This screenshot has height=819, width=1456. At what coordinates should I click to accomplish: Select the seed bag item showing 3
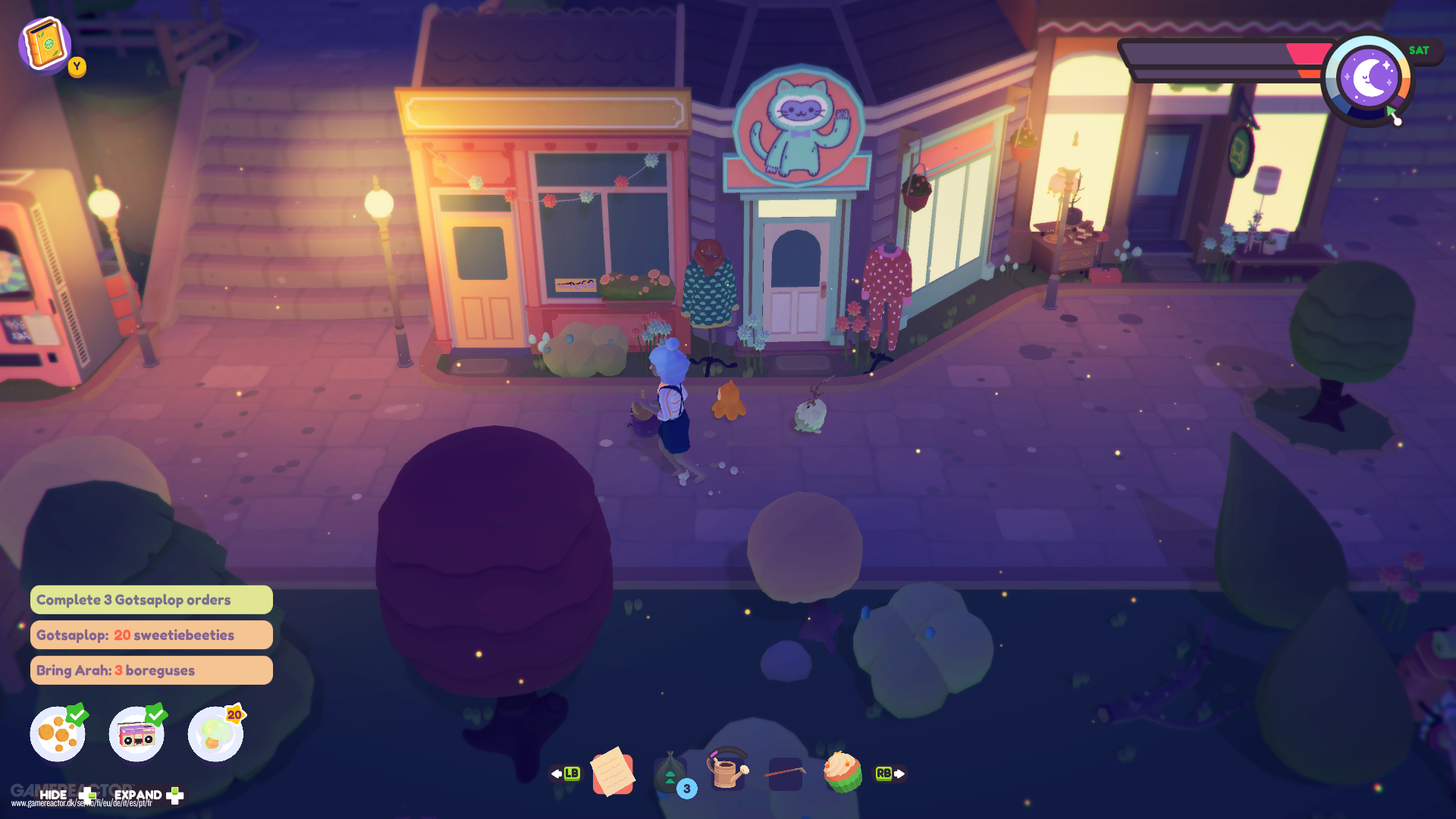670,772
